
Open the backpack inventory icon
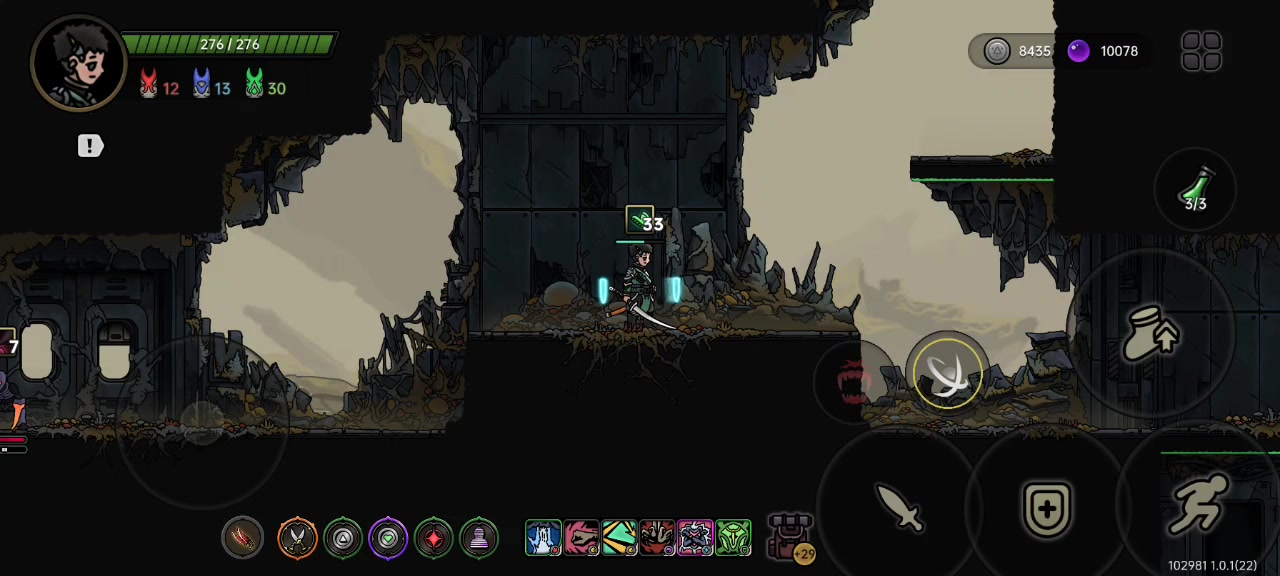point(790,537)
